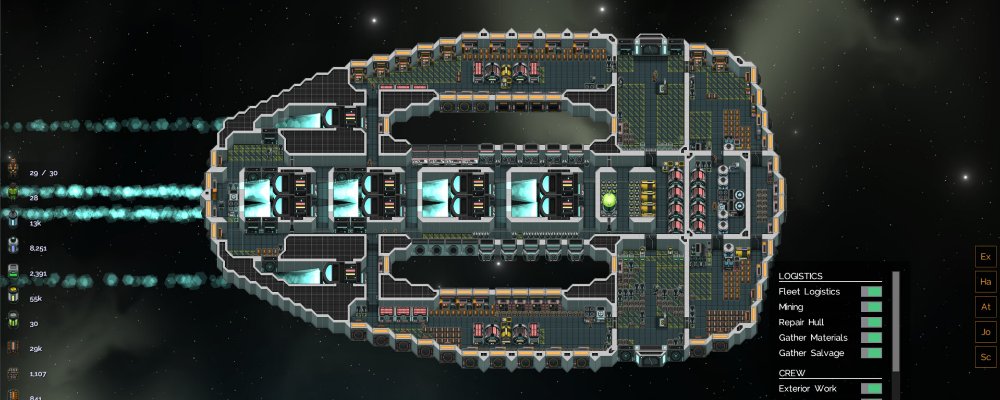Click the "Ex" side button

click(985, 257)
